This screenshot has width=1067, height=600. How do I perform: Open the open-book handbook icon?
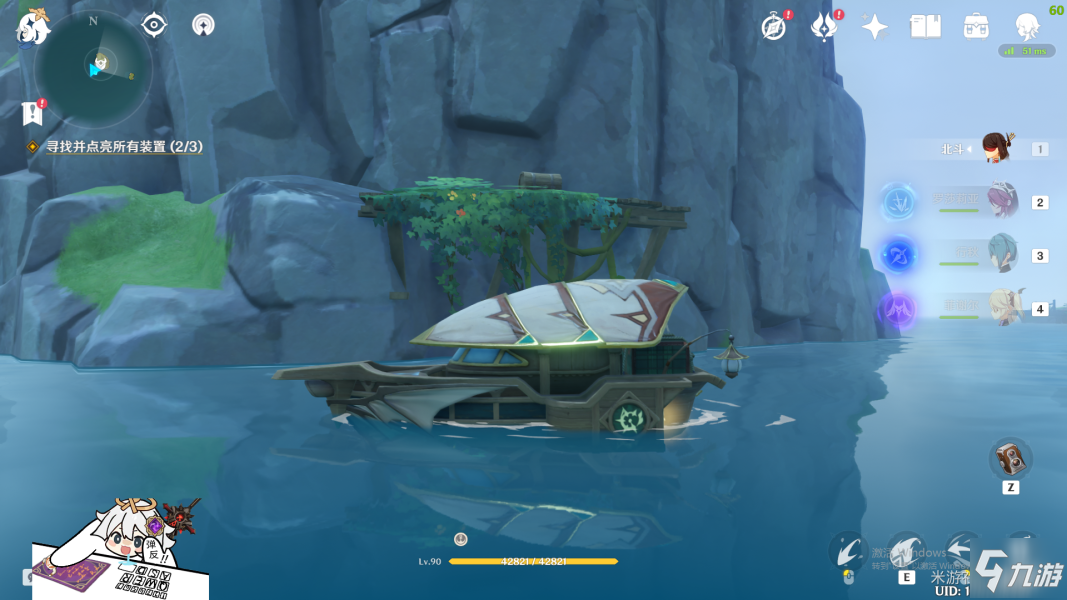[926, 27]
